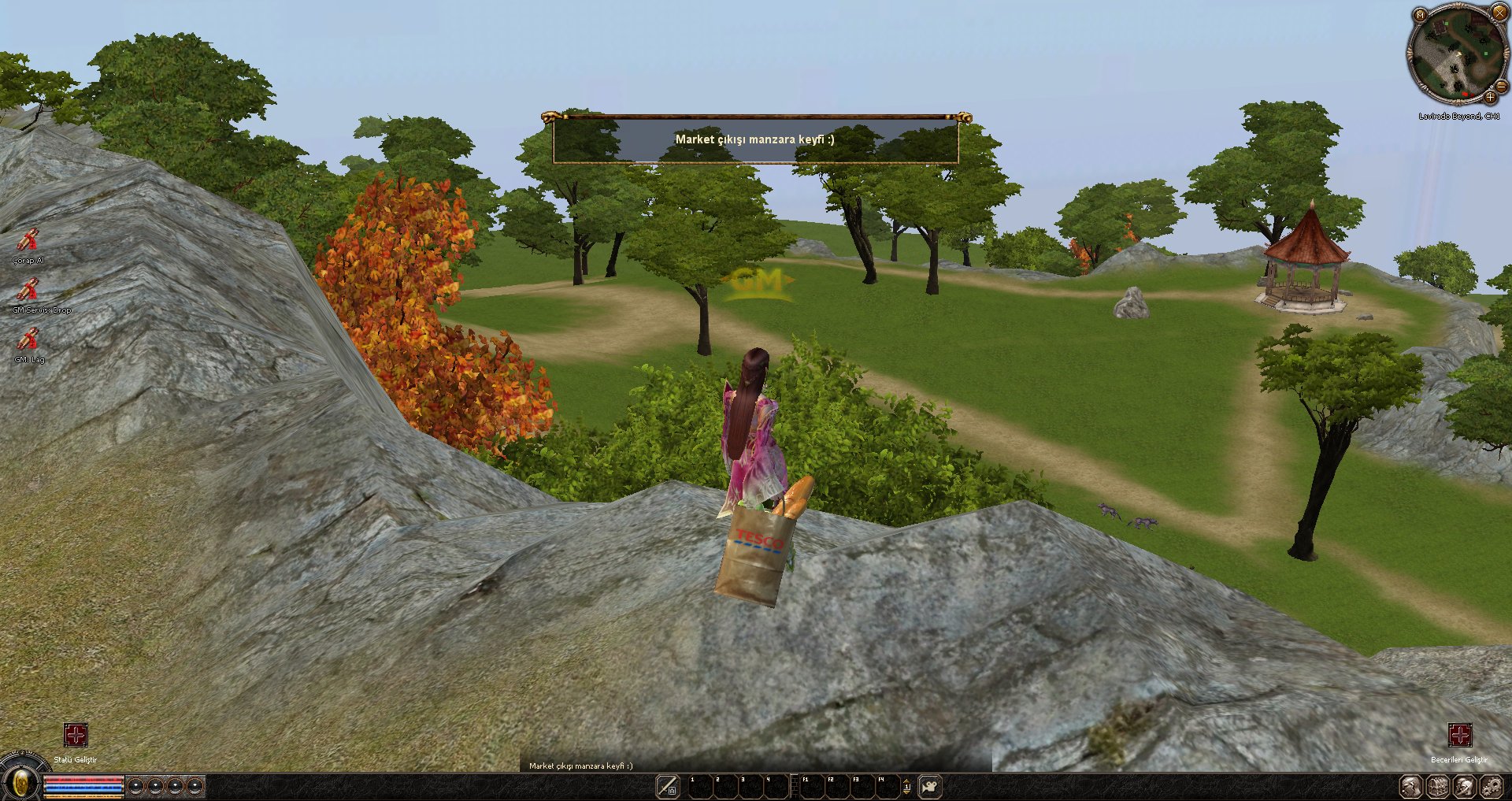Zoom in the minimap with plus button
This screenshot has width=1512, height=801.
(x=1490, y=97)
